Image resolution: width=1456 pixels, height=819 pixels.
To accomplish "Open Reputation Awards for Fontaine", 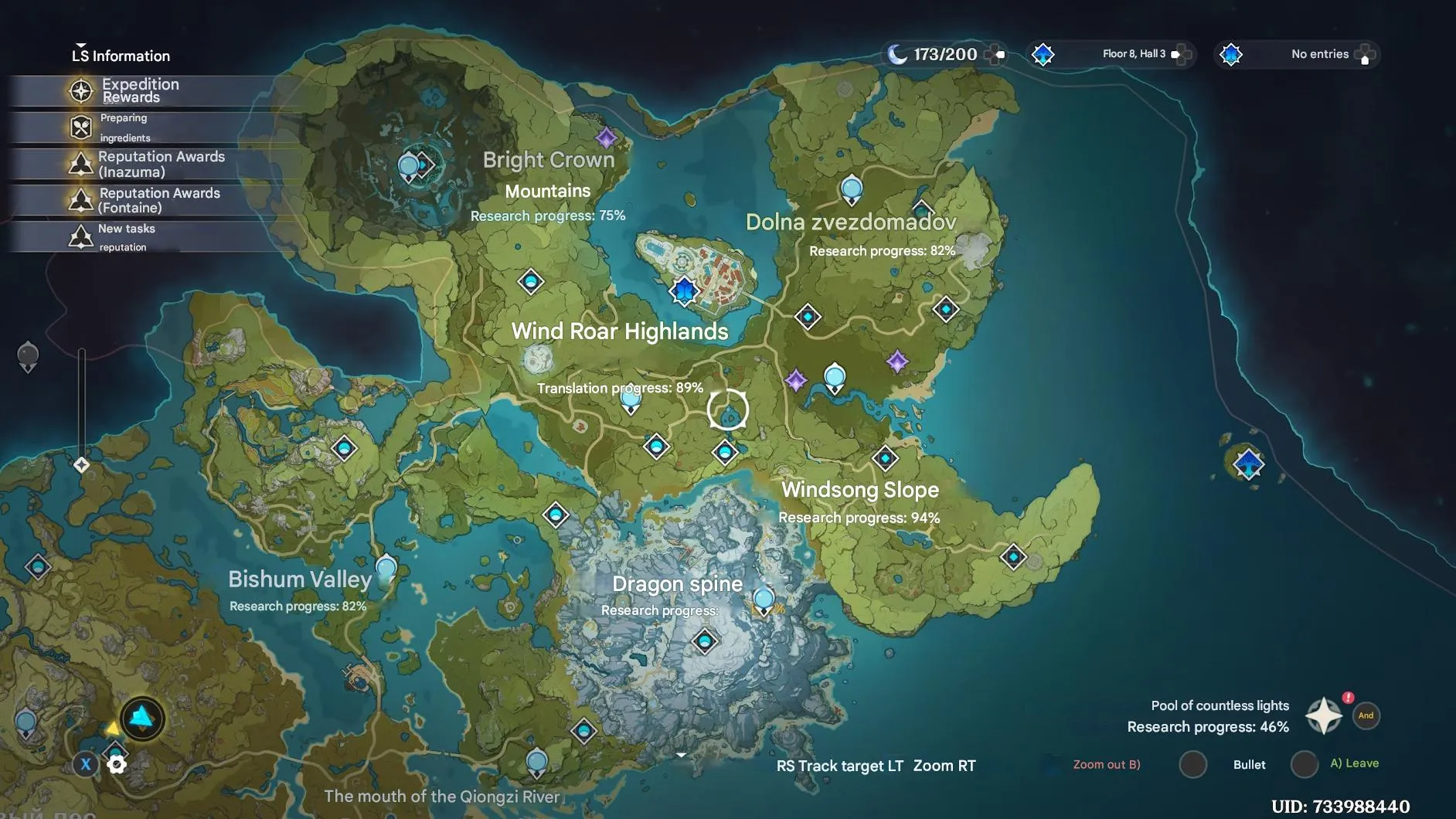I will point(158,200).
